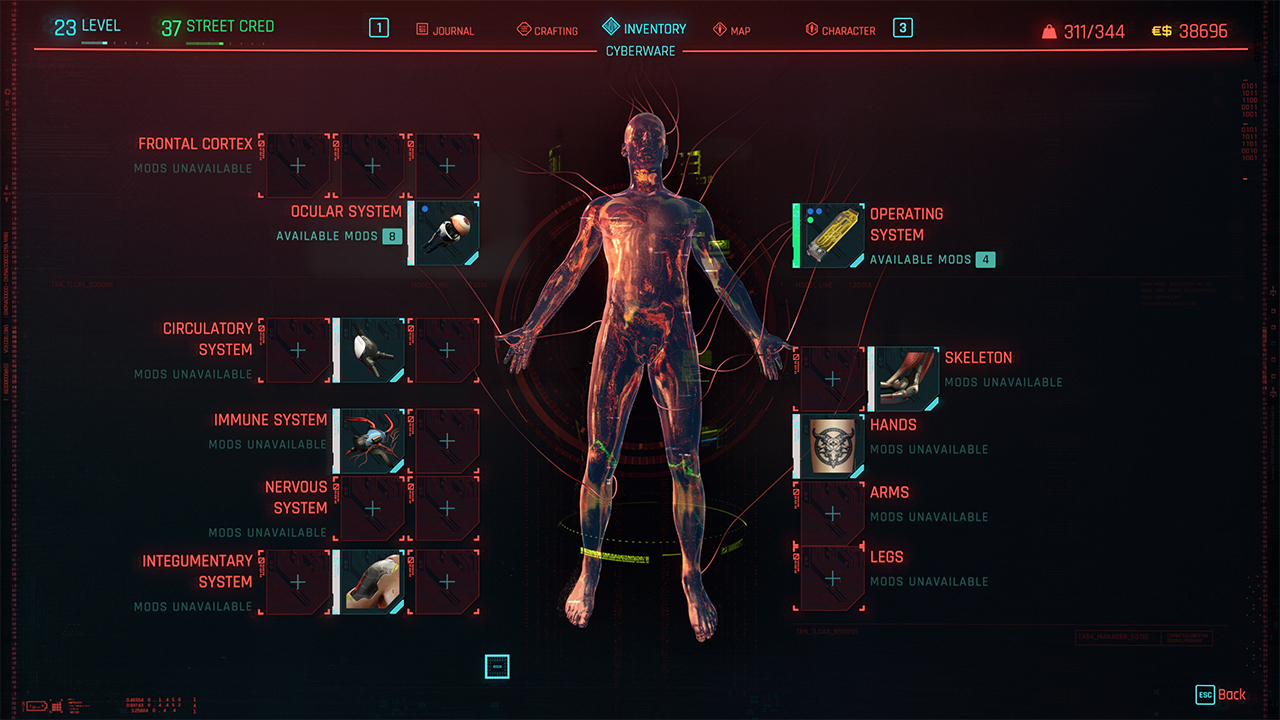The width and height of the screenshot is (1280, 720).
Task: Select the equipped Ocular System cyberware
Action: tap(444, 233)
